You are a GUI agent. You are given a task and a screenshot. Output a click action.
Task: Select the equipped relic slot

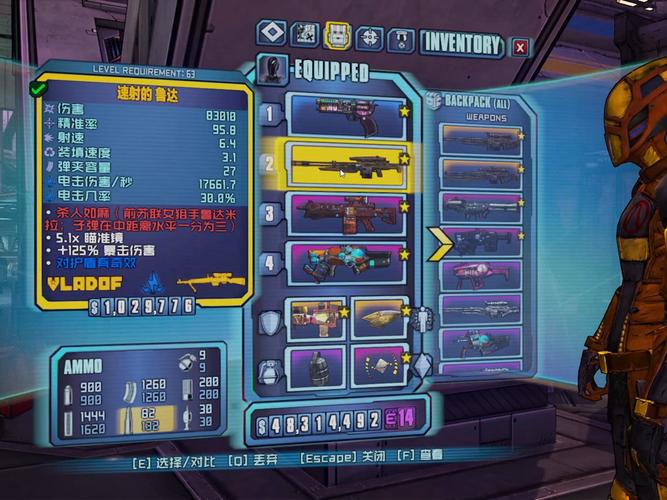tap(377, 365)
